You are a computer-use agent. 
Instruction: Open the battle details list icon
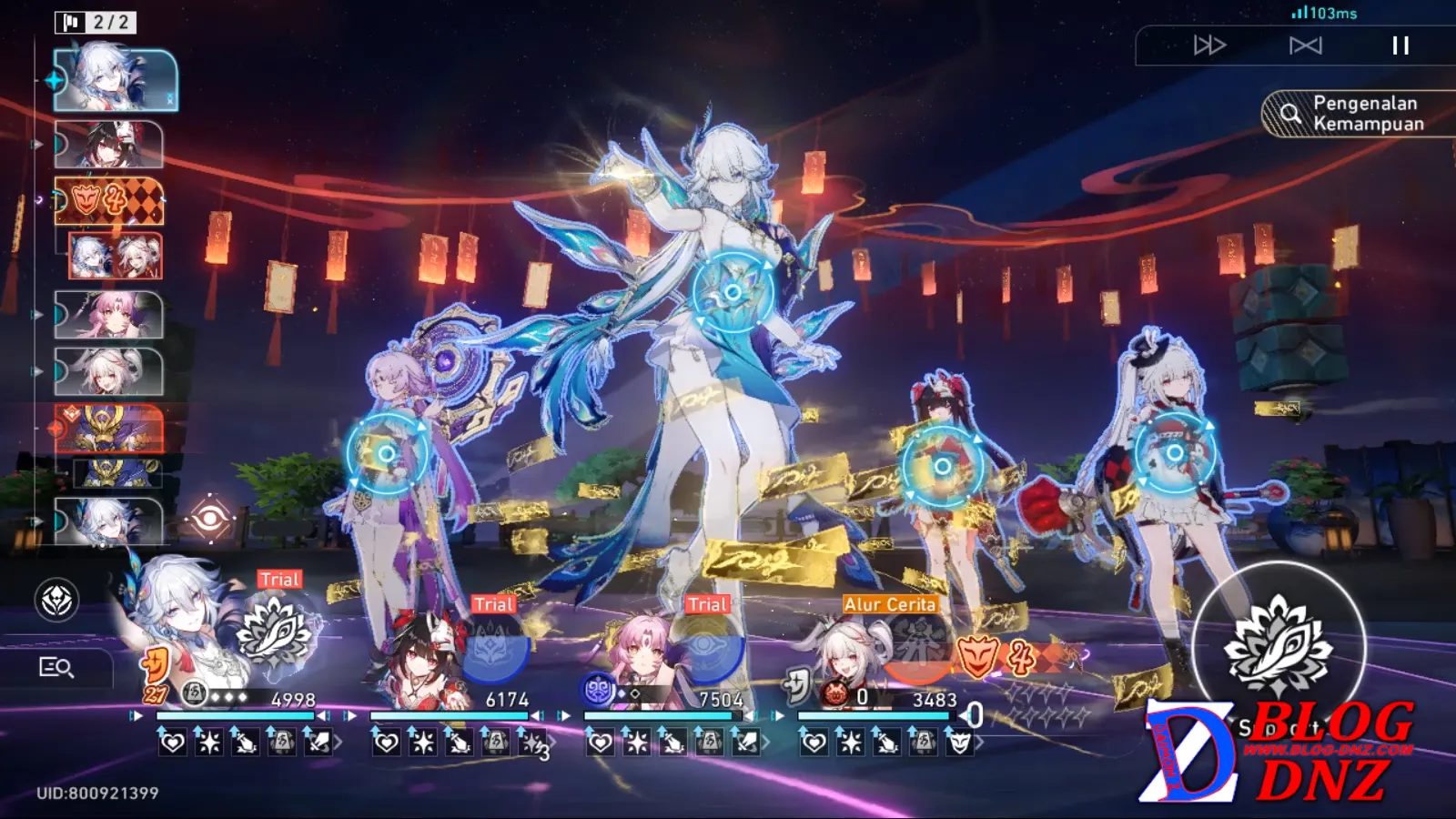pyautogui.click(x=56, y=668)
